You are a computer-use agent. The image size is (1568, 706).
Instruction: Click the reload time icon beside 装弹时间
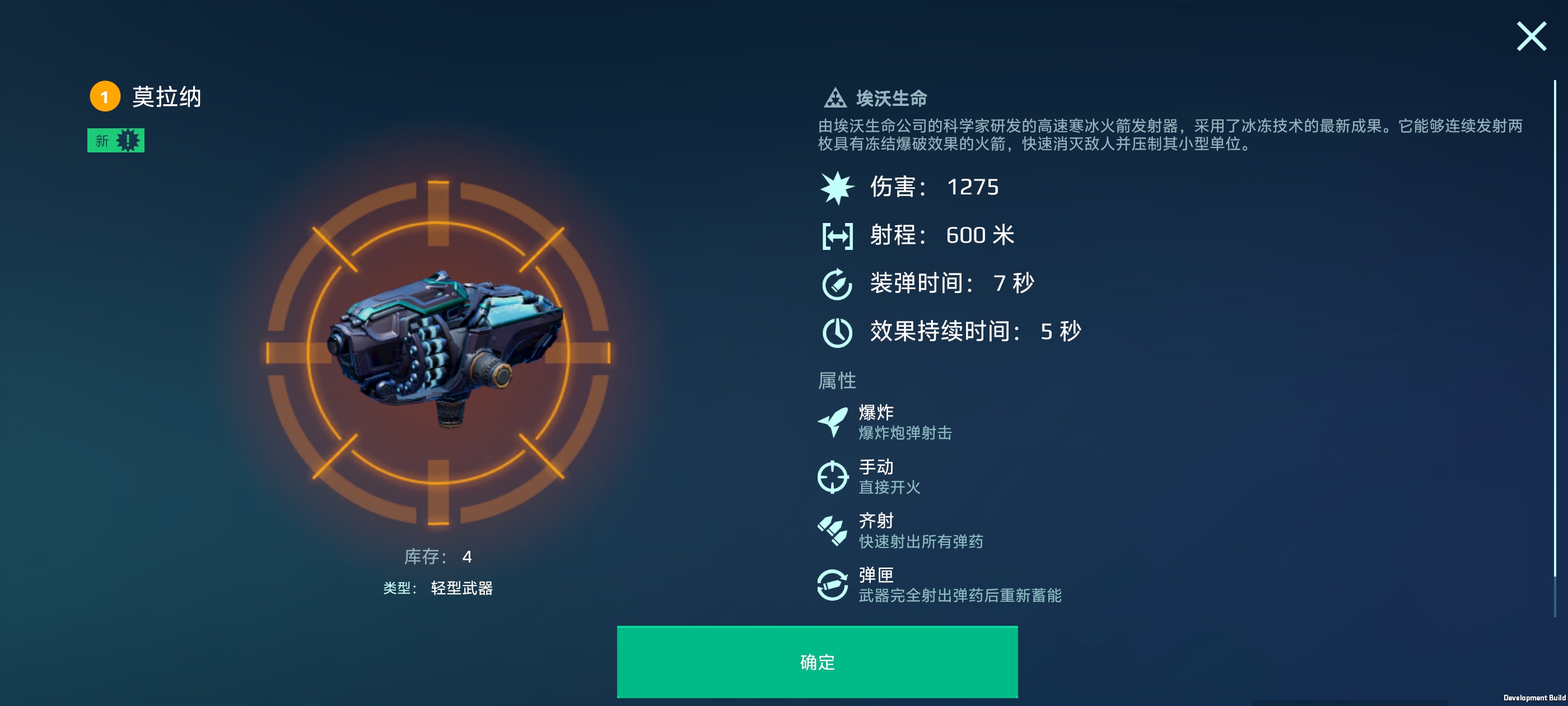[838, 284]
